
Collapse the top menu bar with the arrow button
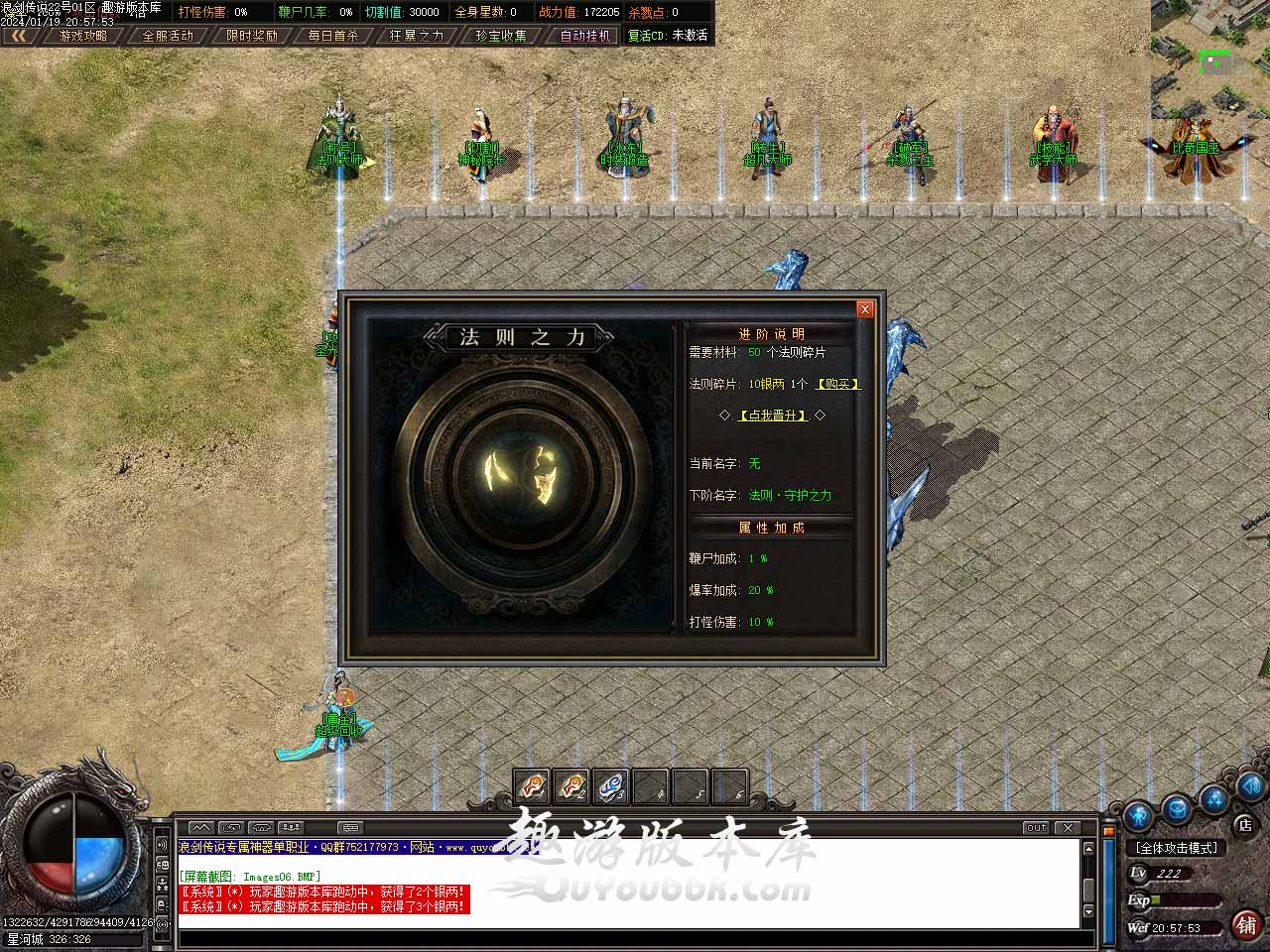click(x=18, y=36)
